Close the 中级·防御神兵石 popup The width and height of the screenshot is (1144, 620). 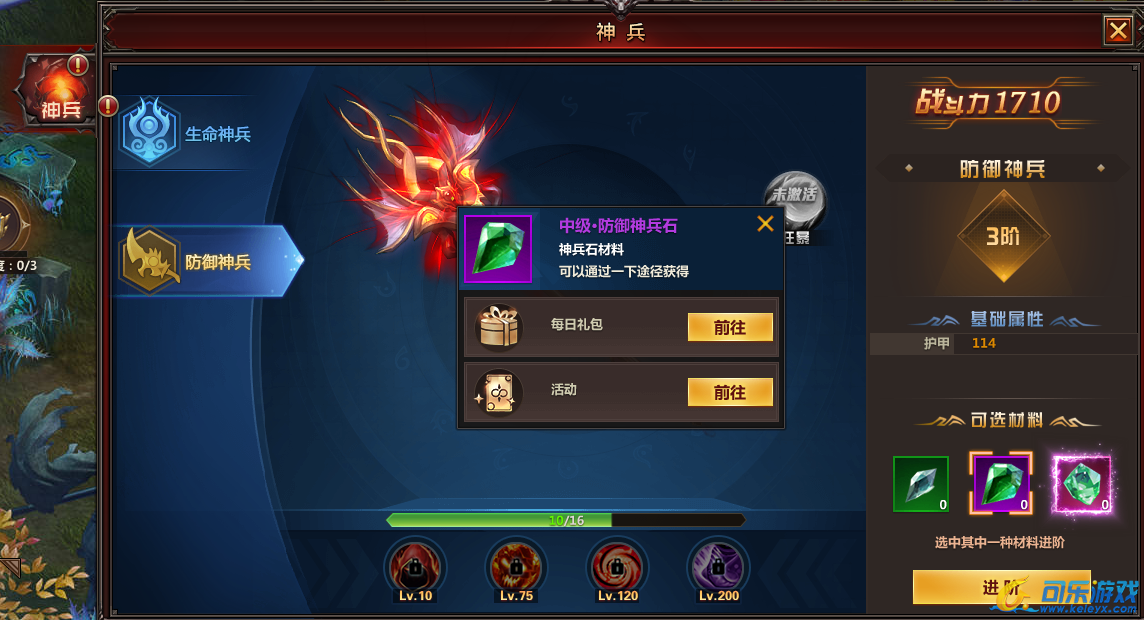[765, 224]
